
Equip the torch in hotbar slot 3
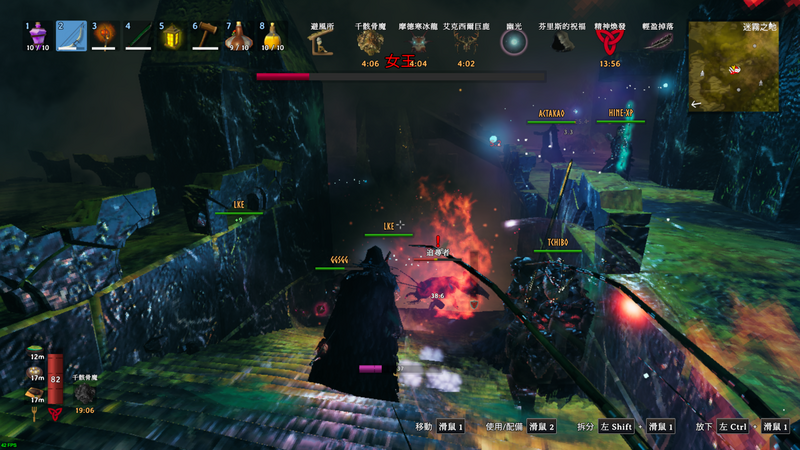point(104,36)
